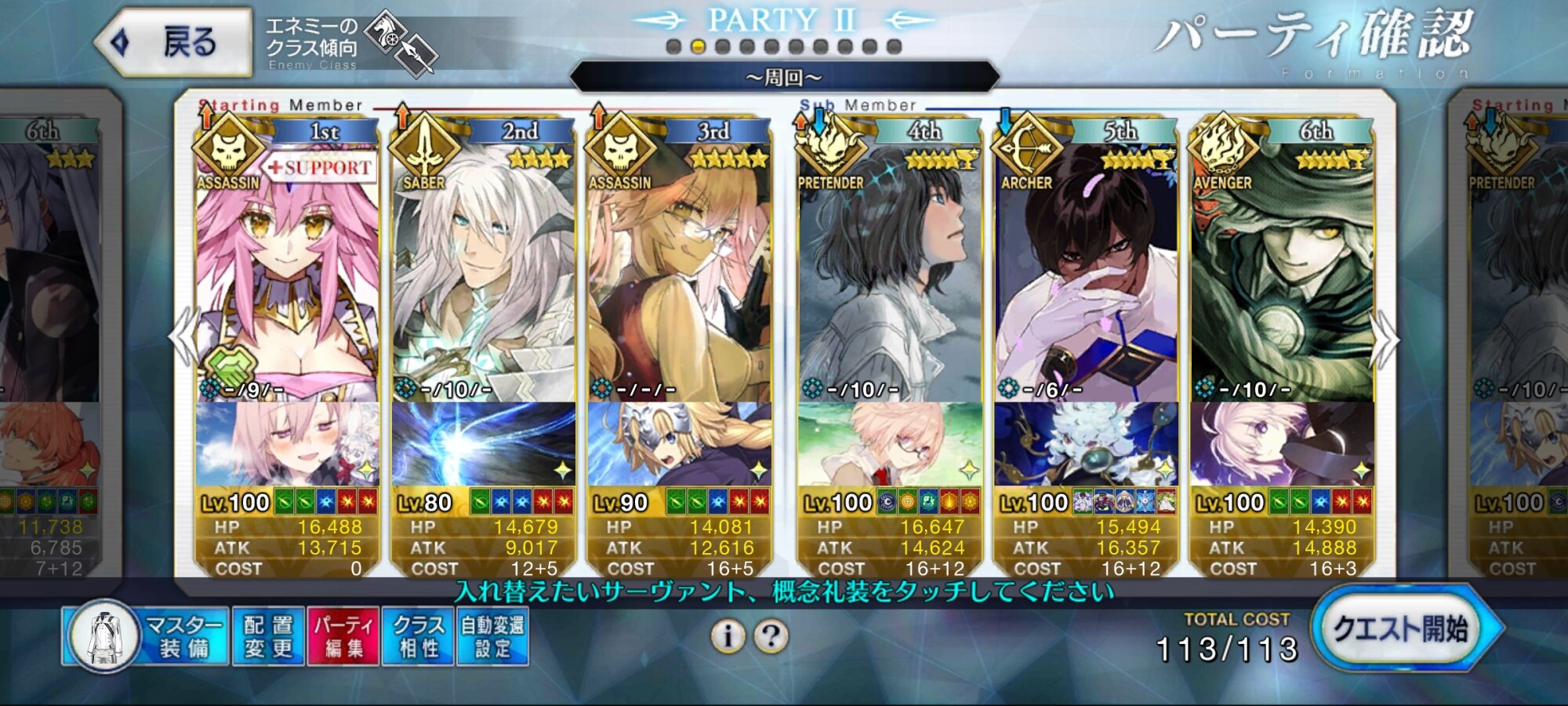This screenshot has height=706, width=1568.
Task: Choose the 6th slot Avenger servant card
Action: point(1282,275)
